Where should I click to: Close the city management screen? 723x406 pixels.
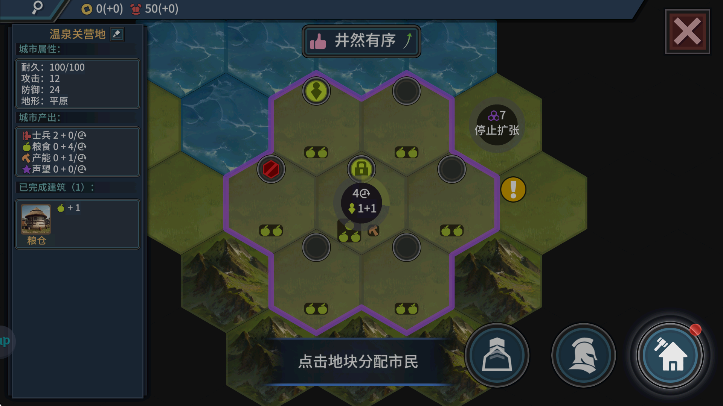pos(687,31)
